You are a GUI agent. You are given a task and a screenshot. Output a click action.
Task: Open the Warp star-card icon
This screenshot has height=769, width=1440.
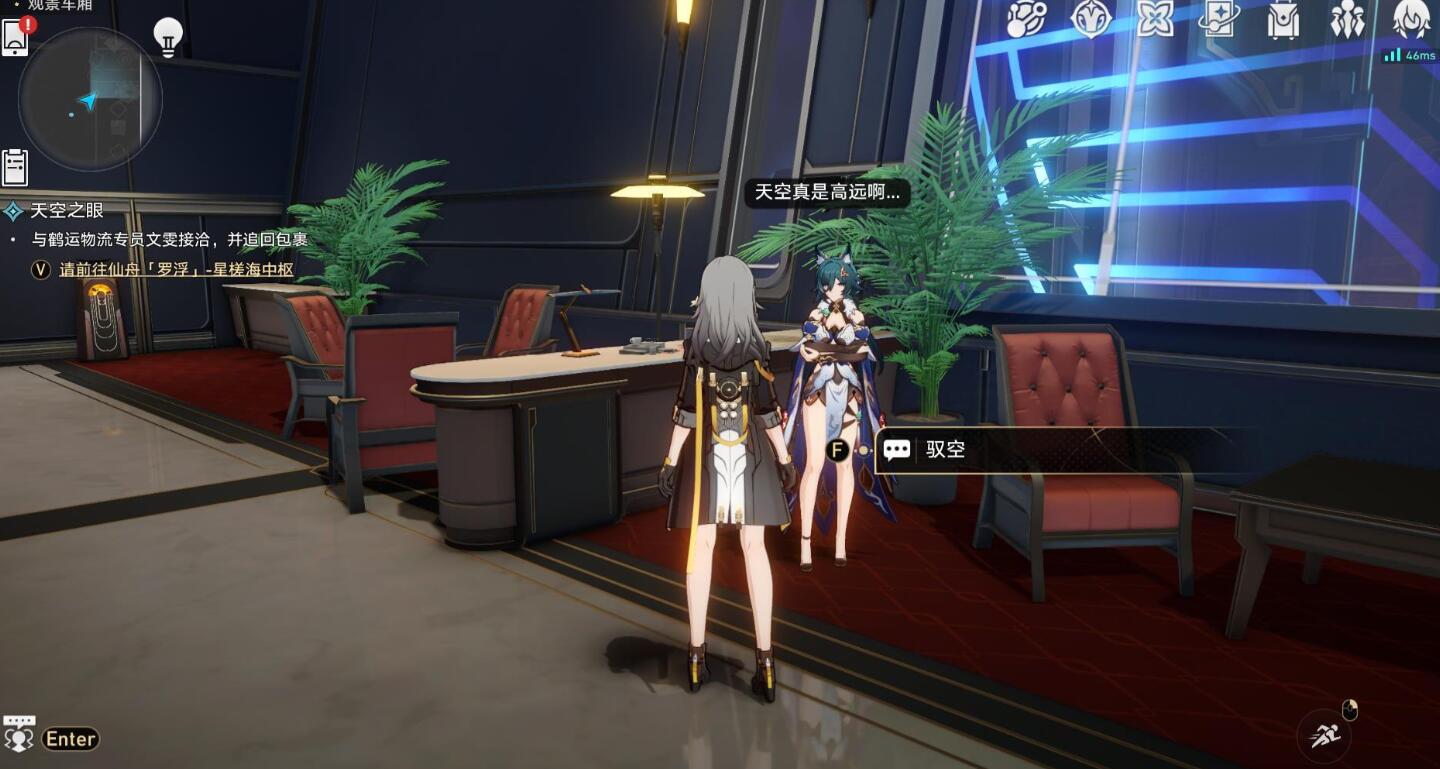pos(1219,19)
